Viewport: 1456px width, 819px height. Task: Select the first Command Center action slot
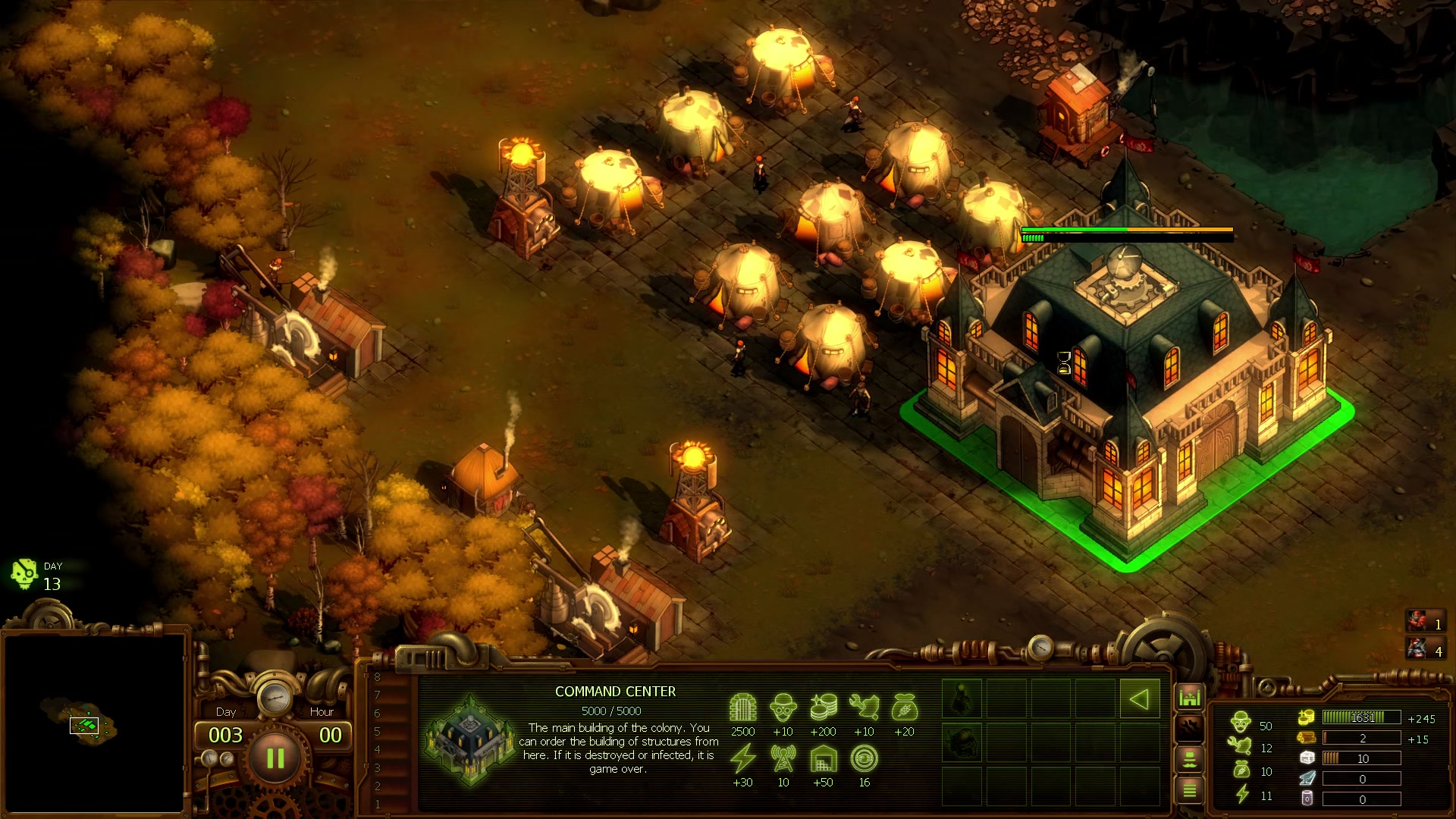pos(962,698)
